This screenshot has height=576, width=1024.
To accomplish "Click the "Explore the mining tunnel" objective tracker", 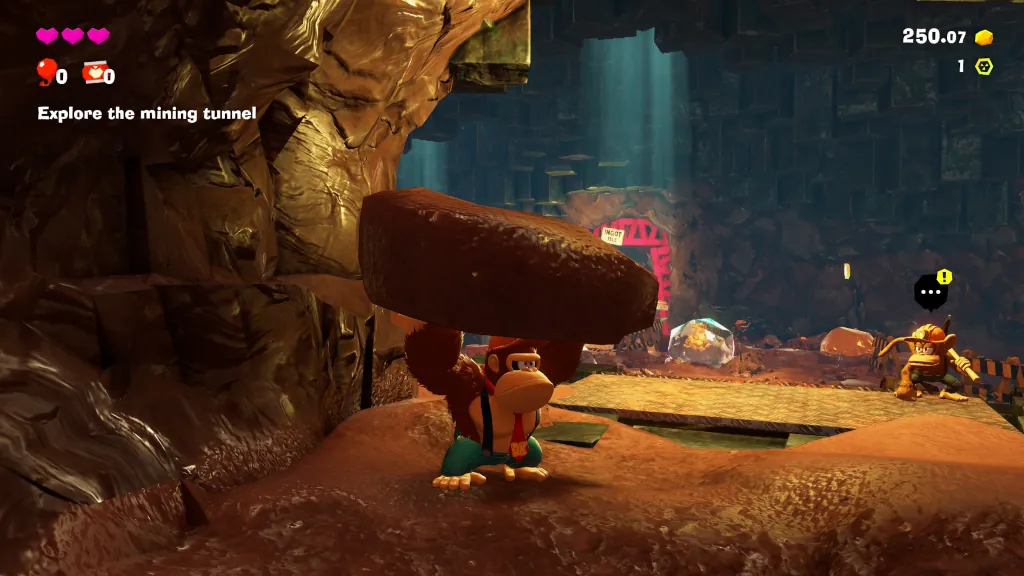I will [x=147, y=114].
